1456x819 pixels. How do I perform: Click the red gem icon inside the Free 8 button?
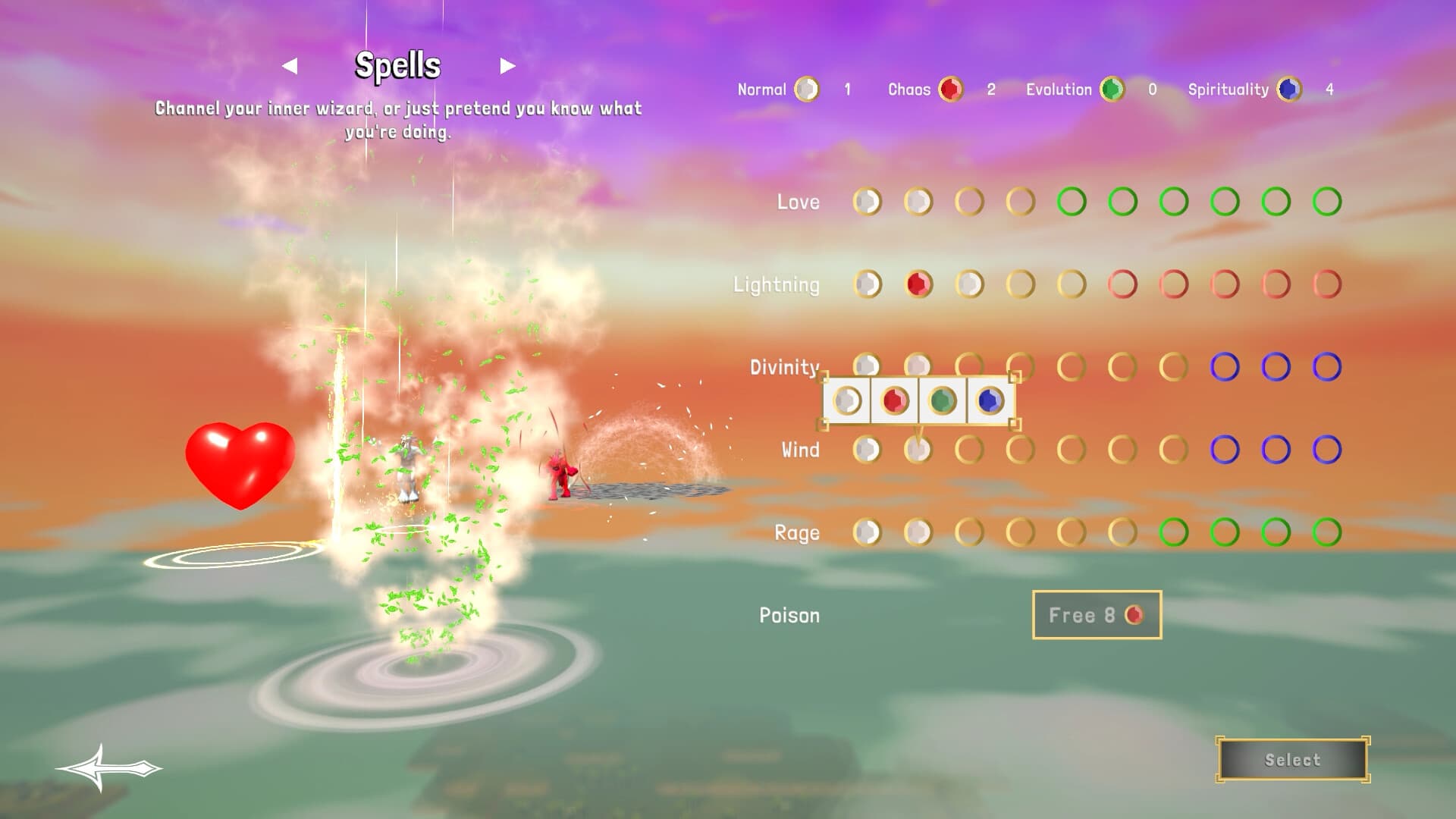click(x=1134, y=616)
